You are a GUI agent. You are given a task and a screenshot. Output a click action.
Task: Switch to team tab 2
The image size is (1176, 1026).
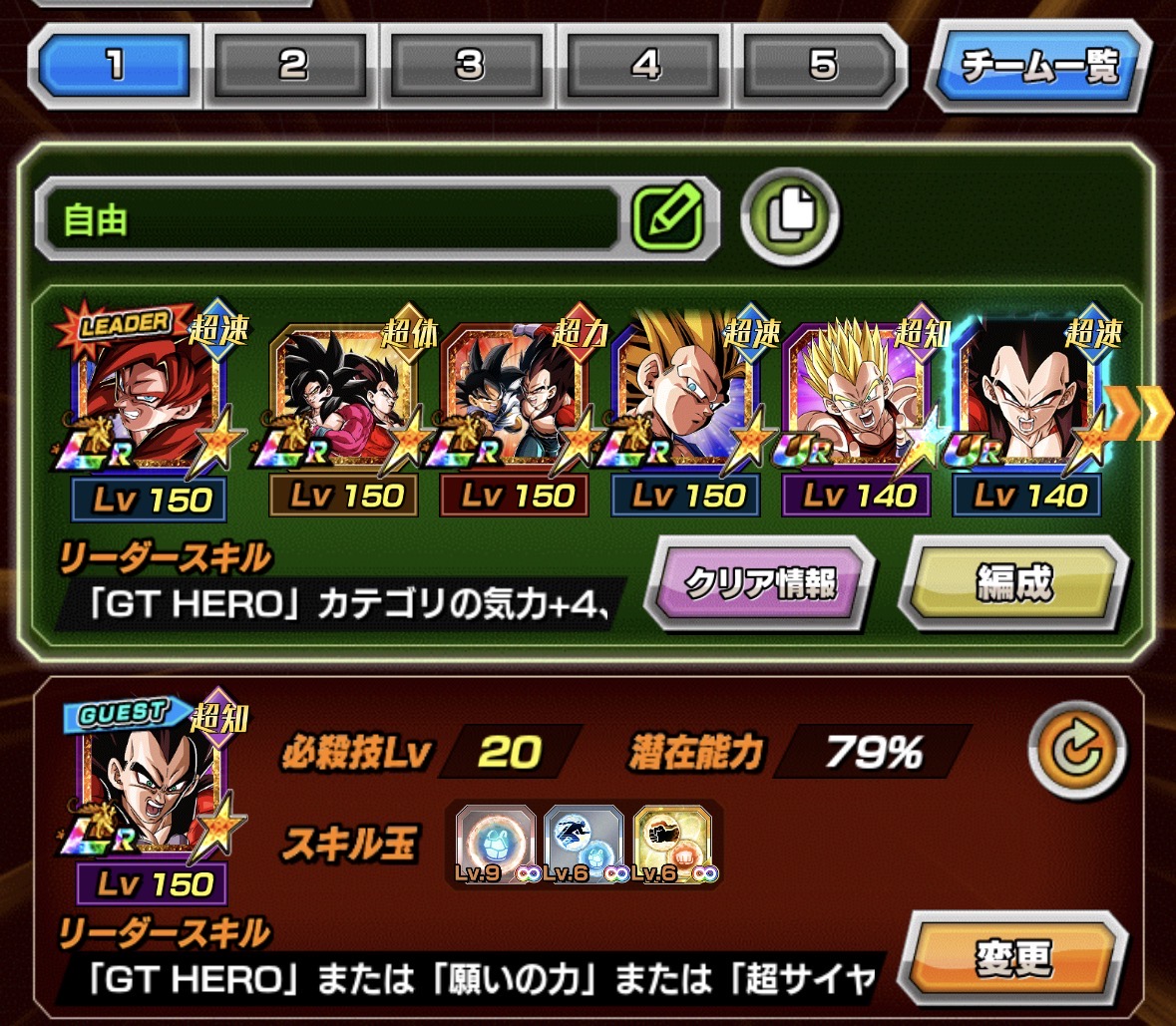(293, 66)
